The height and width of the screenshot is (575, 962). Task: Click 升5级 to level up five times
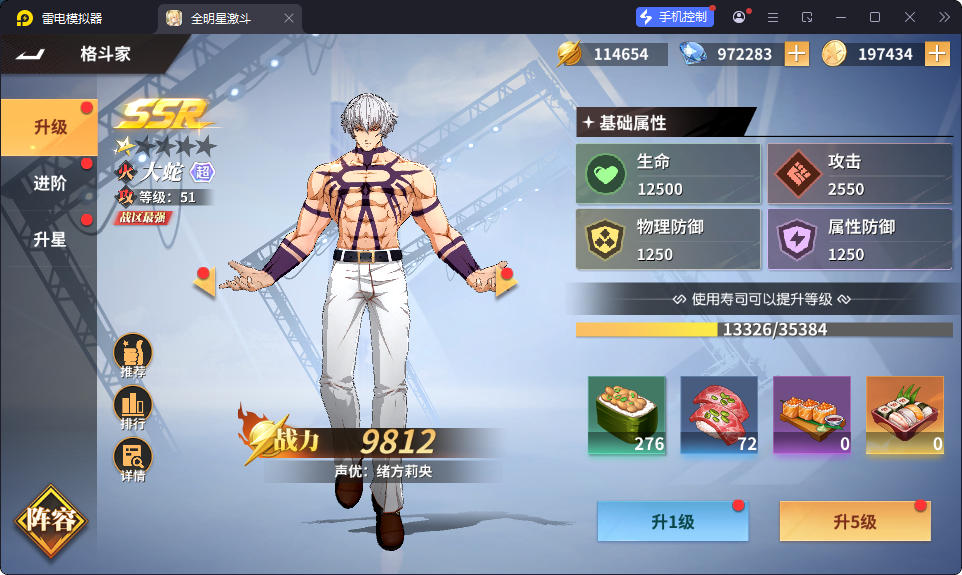pos(855,522)
